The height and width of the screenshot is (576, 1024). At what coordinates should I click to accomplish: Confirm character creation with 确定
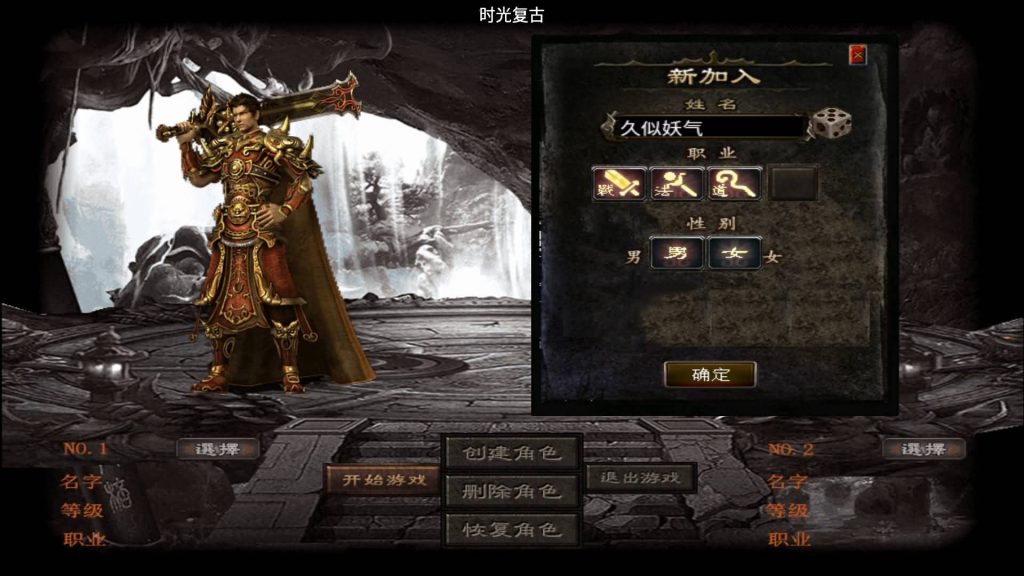(x=710, y=374)
